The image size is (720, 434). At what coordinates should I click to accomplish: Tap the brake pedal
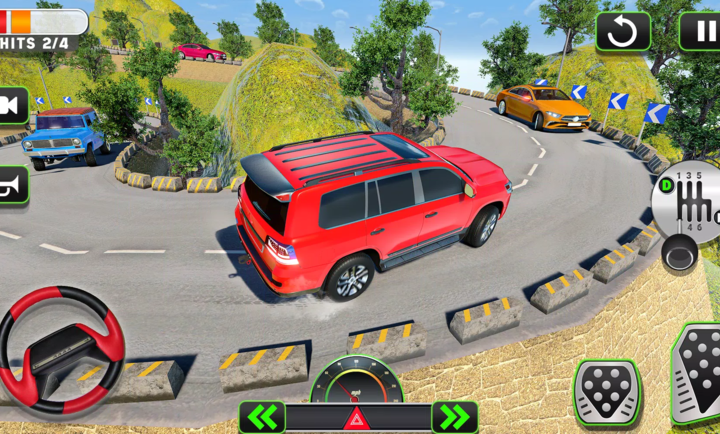click(607, 392)
